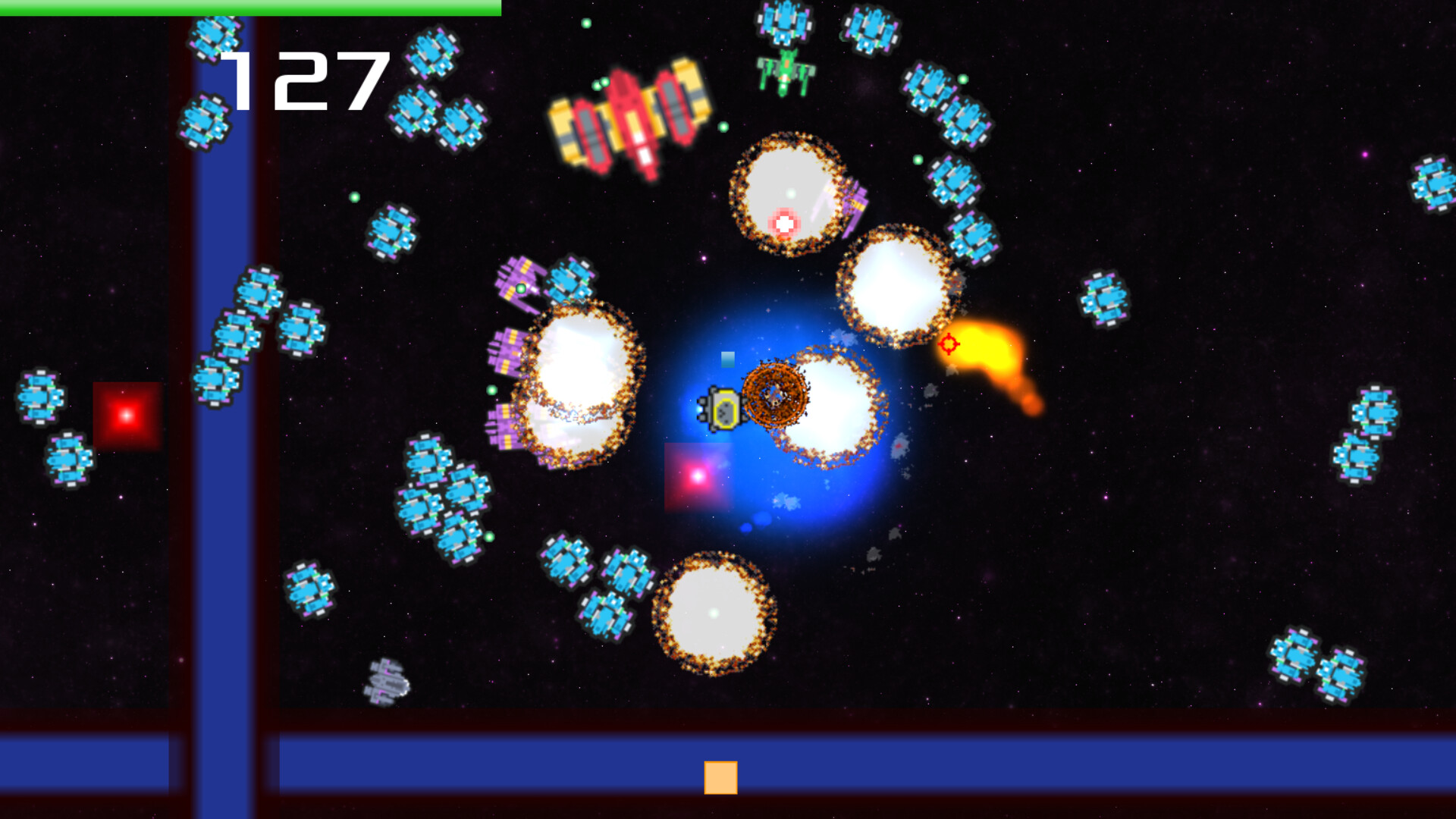Click the brown ring explosion beside the player

click(x=775, y=394)
